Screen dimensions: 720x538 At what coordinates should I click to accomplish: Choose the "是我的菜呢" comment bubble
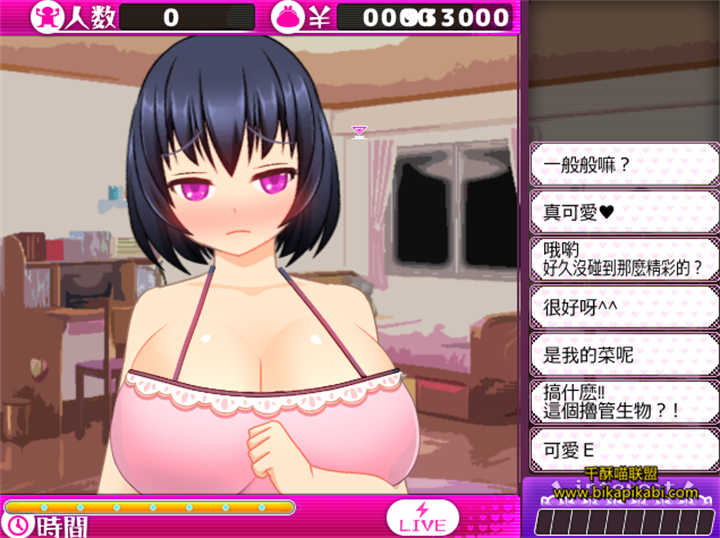pyautogui.click(x=624, y=353)
